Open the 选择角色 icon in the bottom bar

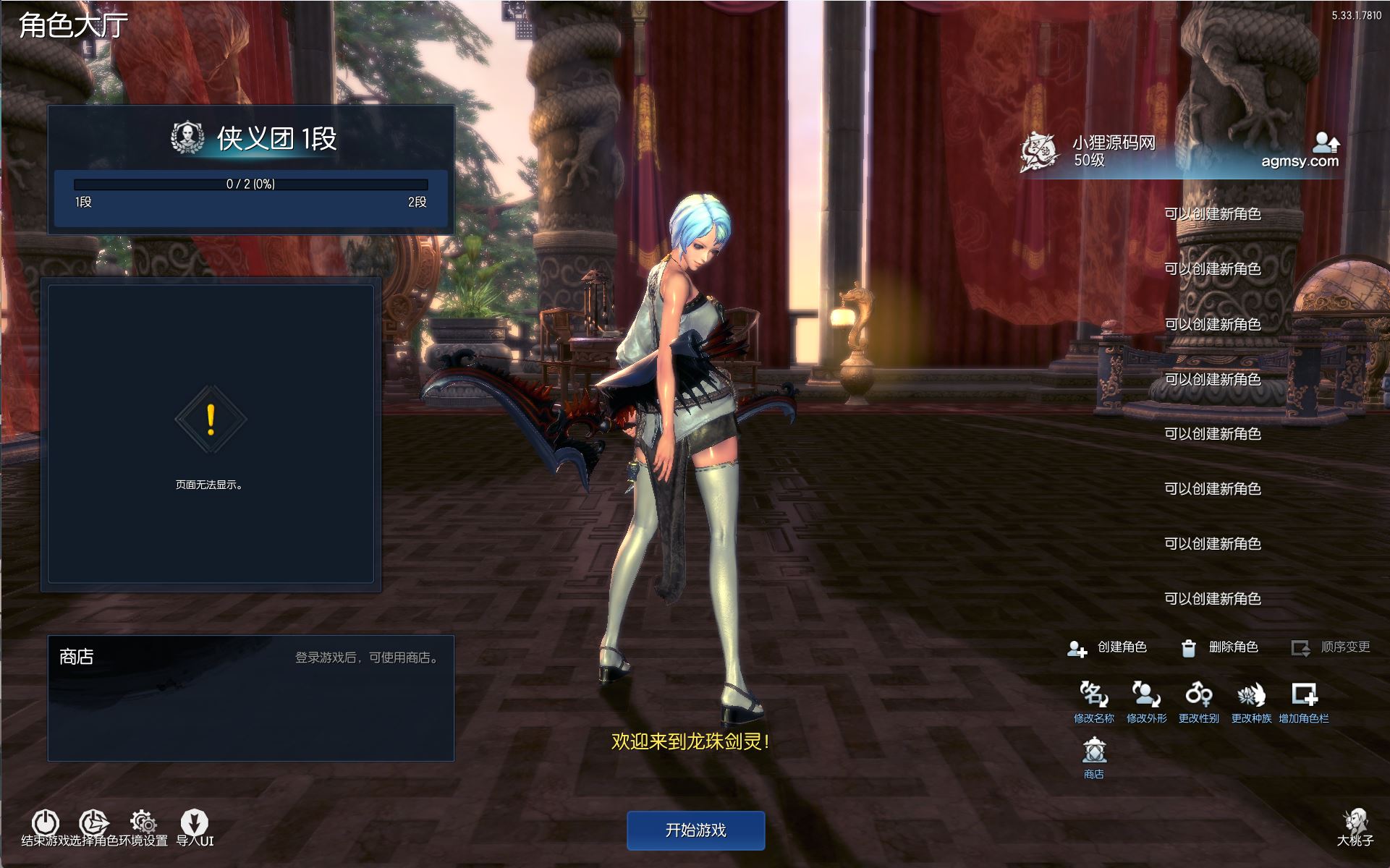click(93, 822)
